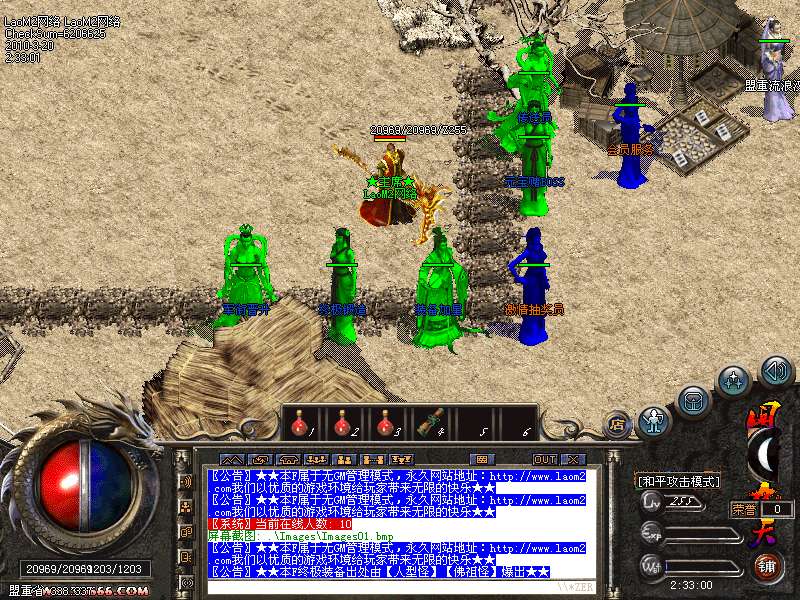
Task: Open the character figure status button
Action: [x=653, y=420]
